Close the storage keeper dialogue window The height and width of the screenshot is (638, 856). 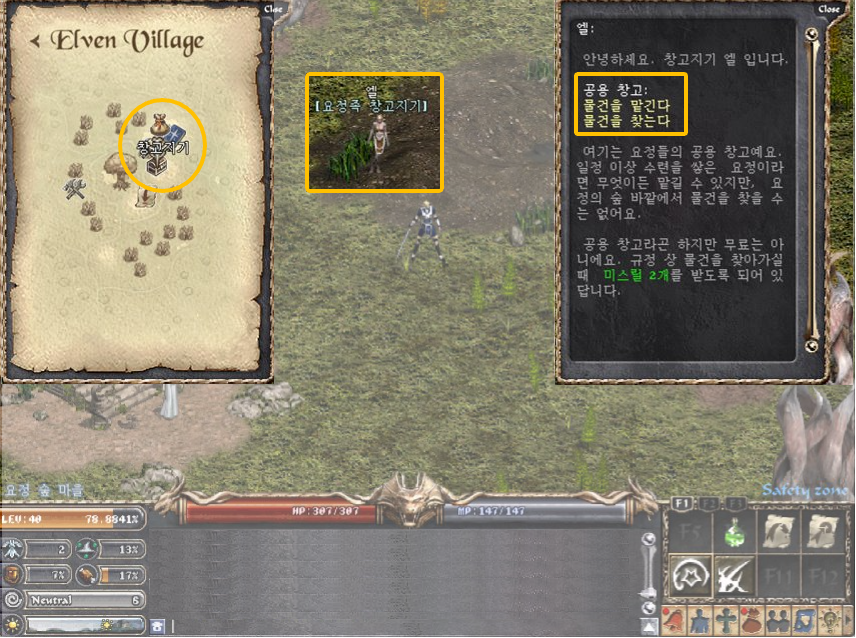(x=829, y=9)
